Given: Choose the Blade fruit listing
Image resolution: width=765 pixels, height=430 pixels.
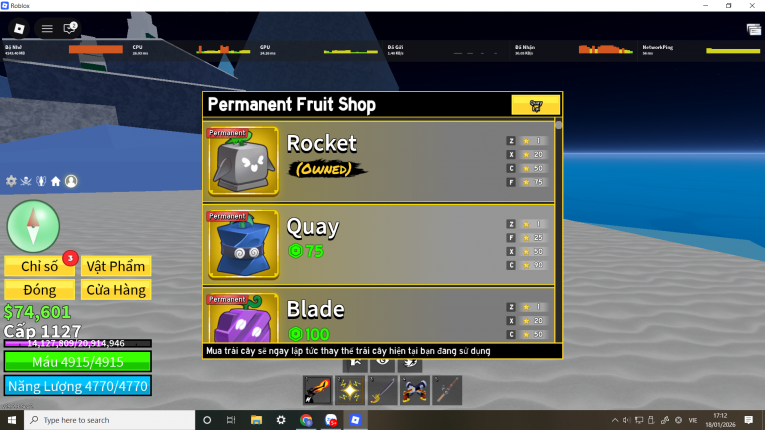Looking at the screenshot, I should pos(380,318).
